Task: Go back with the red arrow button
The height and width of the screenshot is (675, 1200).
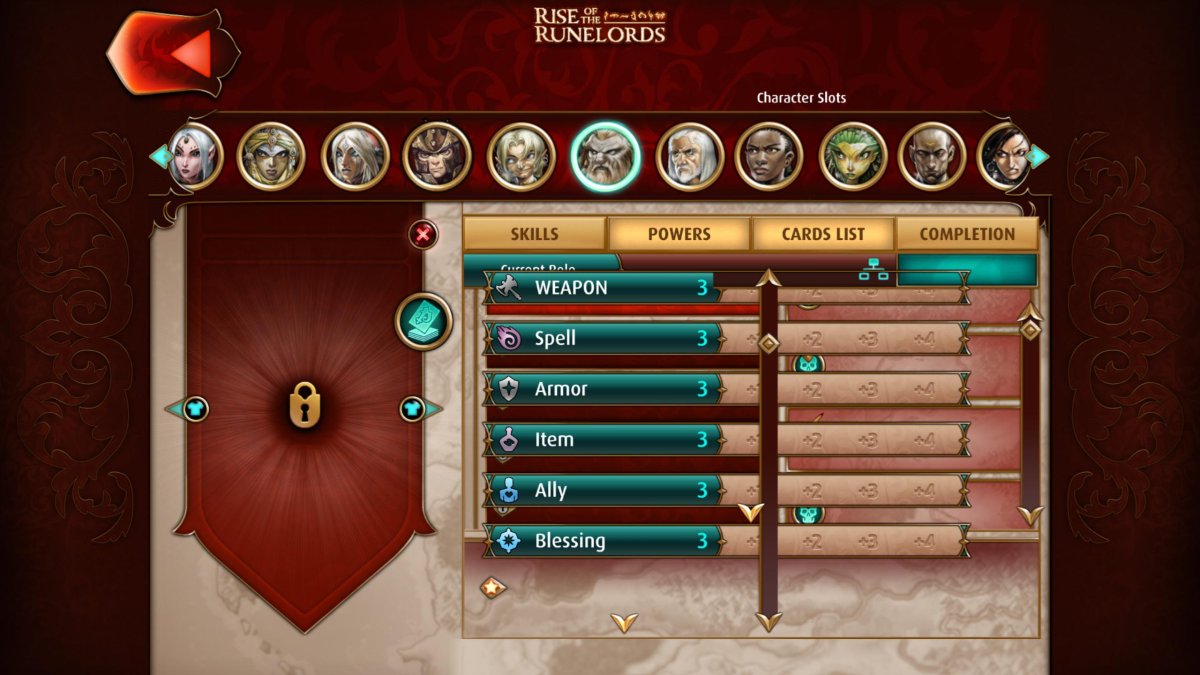Action: pyautogui.click(x=174, y=52)
